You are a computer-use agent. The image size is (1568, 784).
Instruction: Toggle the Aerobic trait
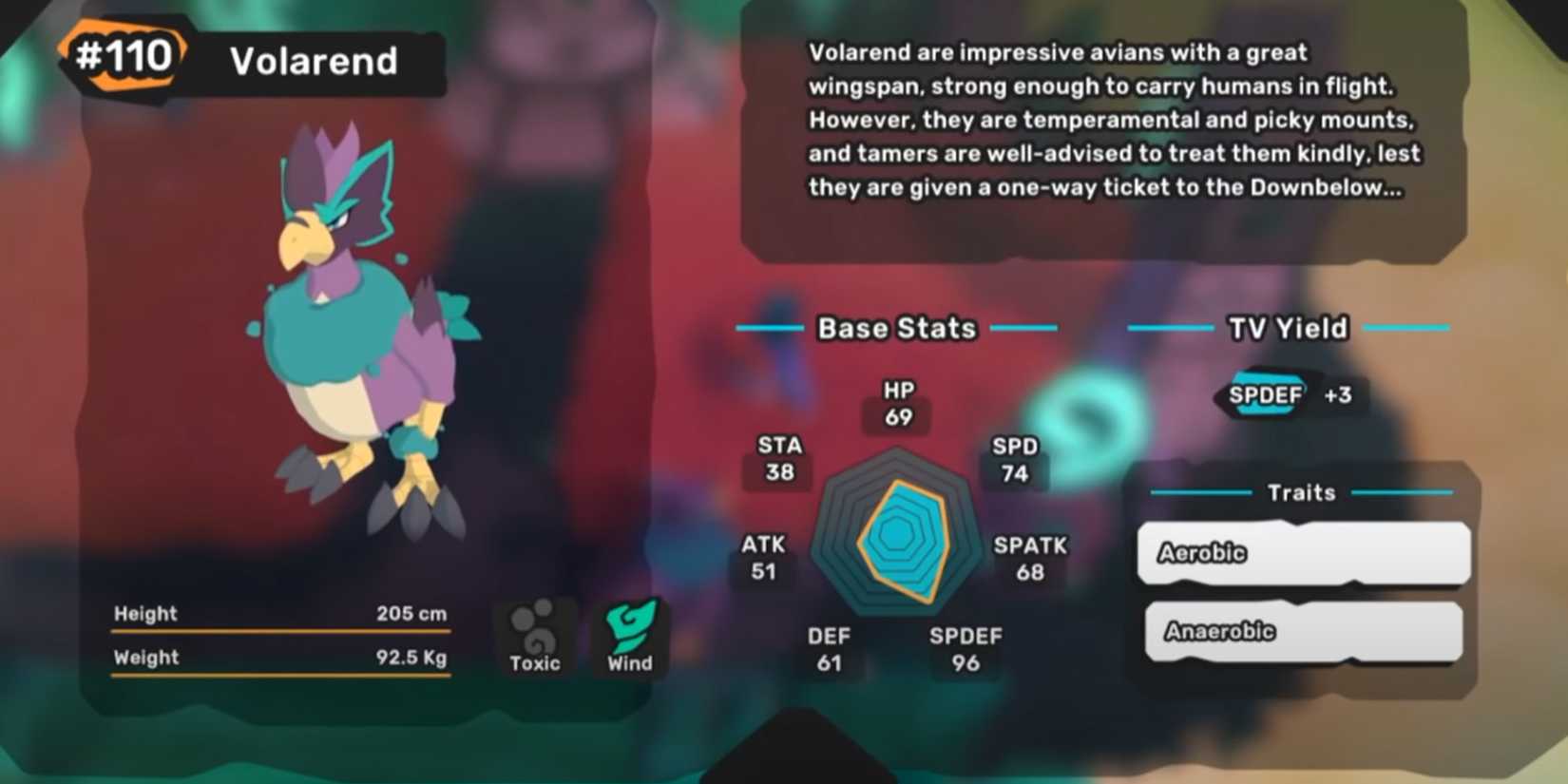coord(1302,553)
